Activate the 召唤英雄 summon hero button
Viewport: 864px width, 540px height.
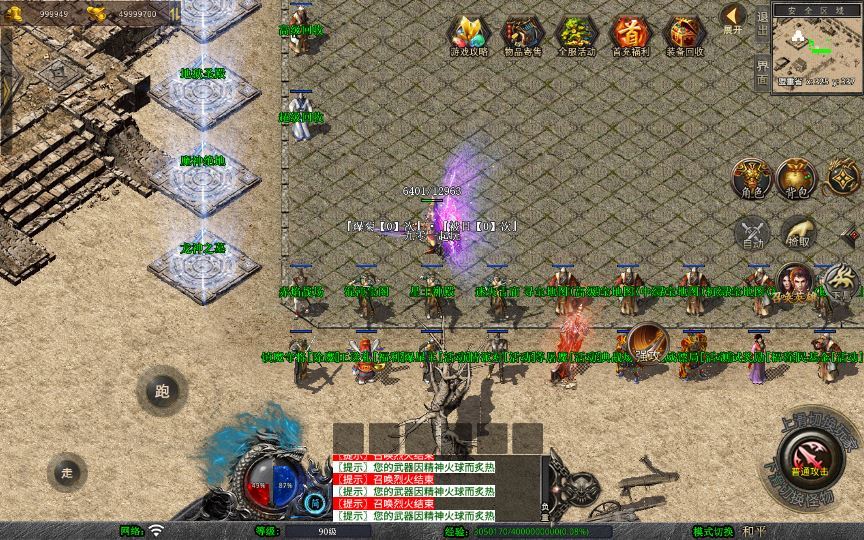pos(795,283)
